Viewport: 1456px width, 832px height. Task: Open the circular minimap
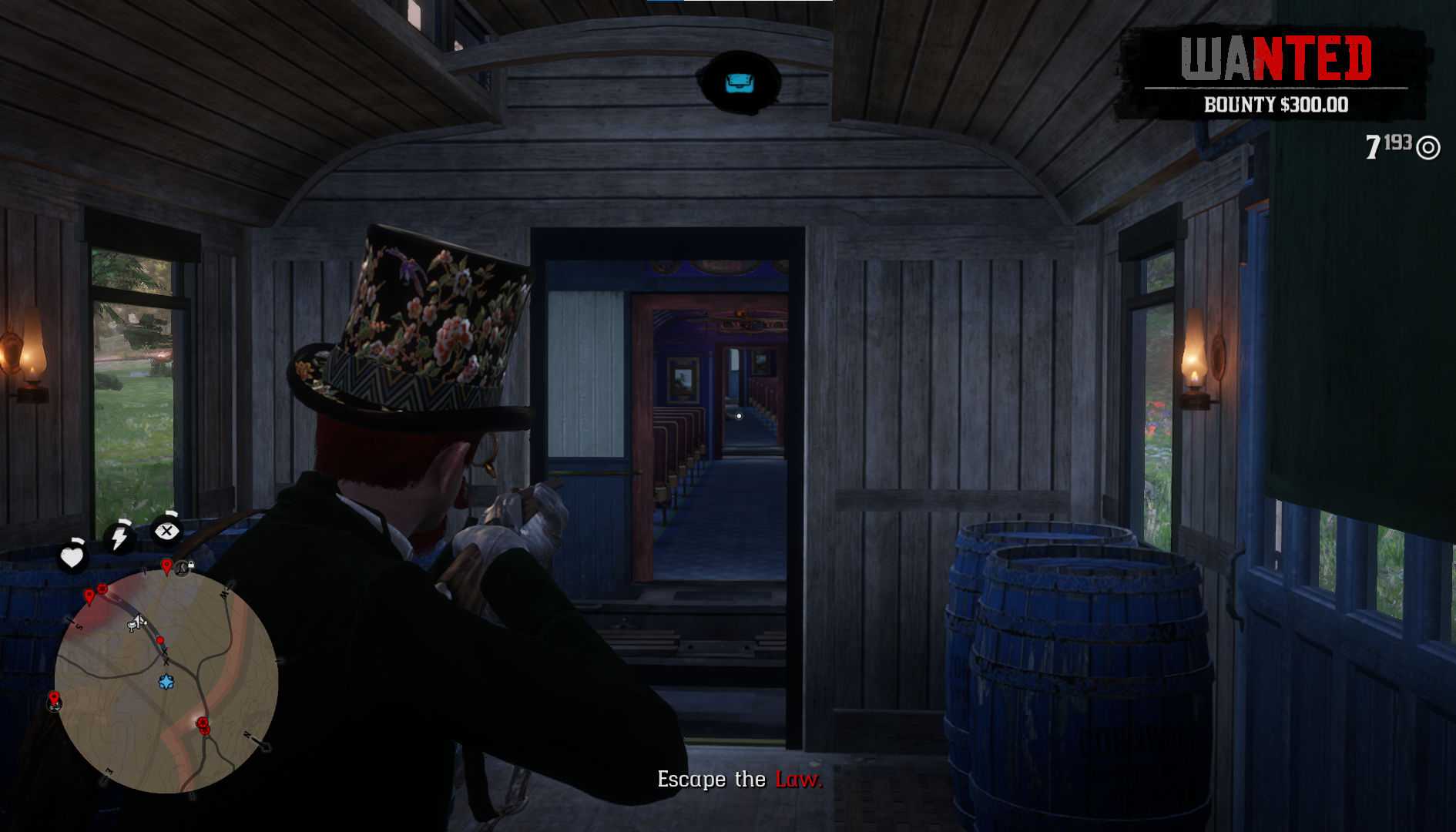click(x=166, y=681)
